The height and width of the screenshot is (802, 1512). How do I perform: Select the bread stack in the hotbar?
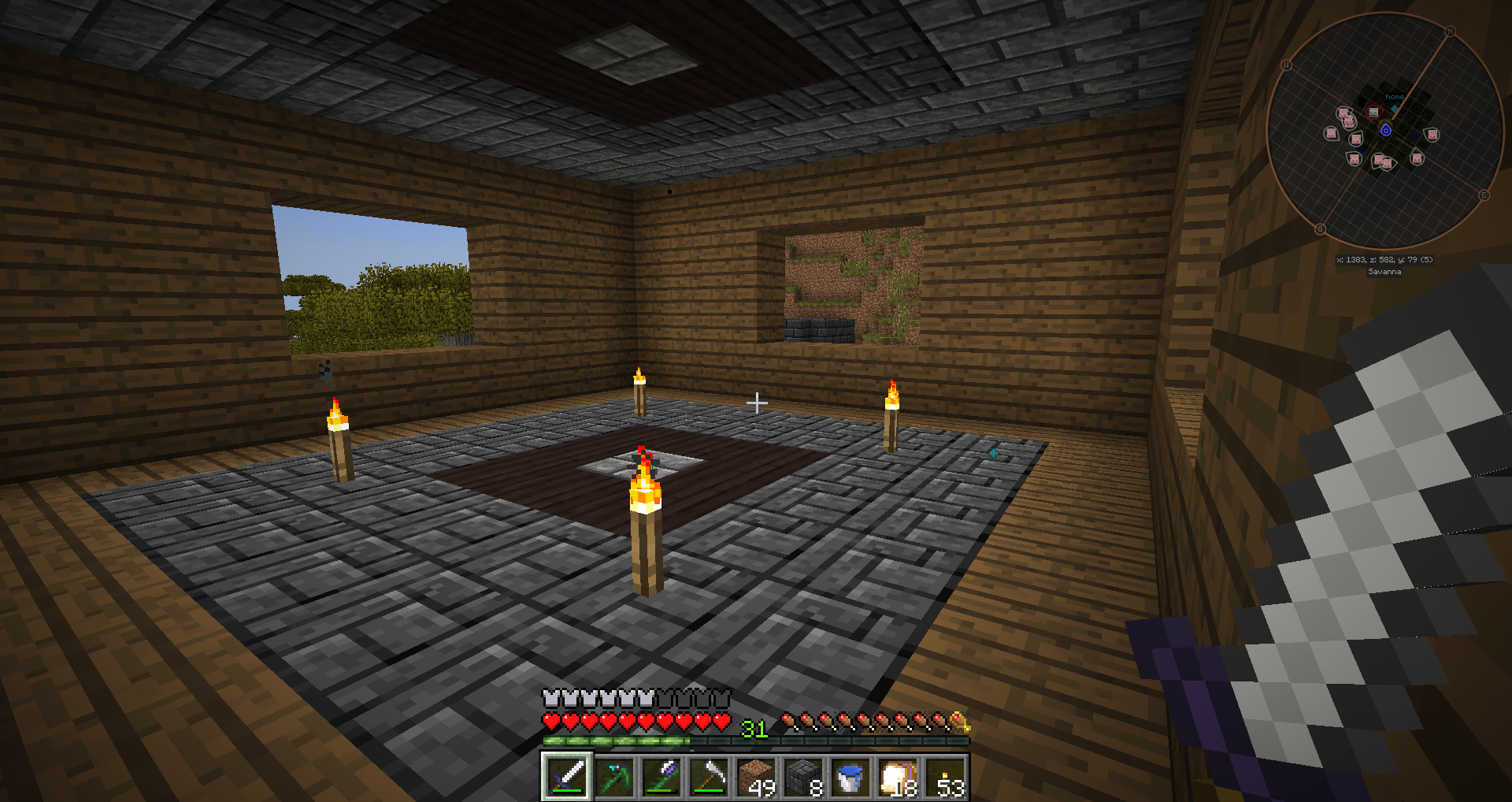898,777
